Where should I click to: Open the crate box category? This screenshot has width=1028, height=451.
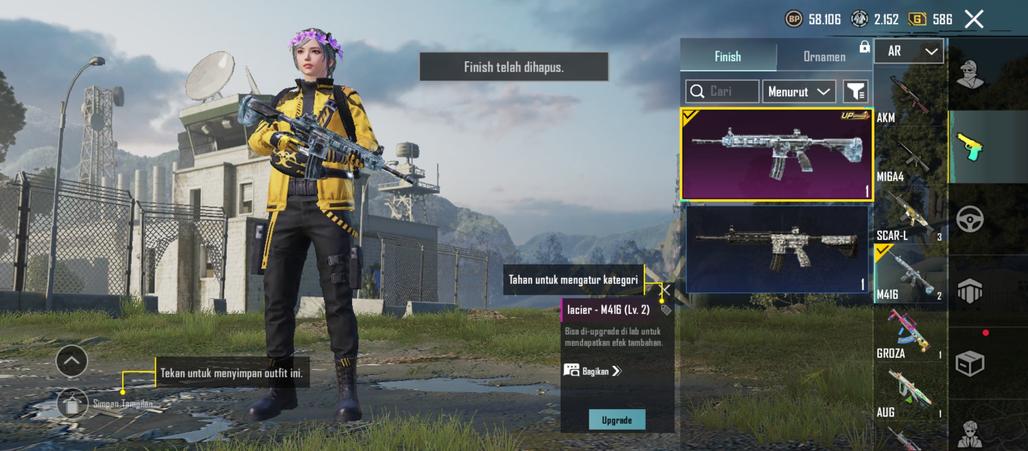[969, 363]
